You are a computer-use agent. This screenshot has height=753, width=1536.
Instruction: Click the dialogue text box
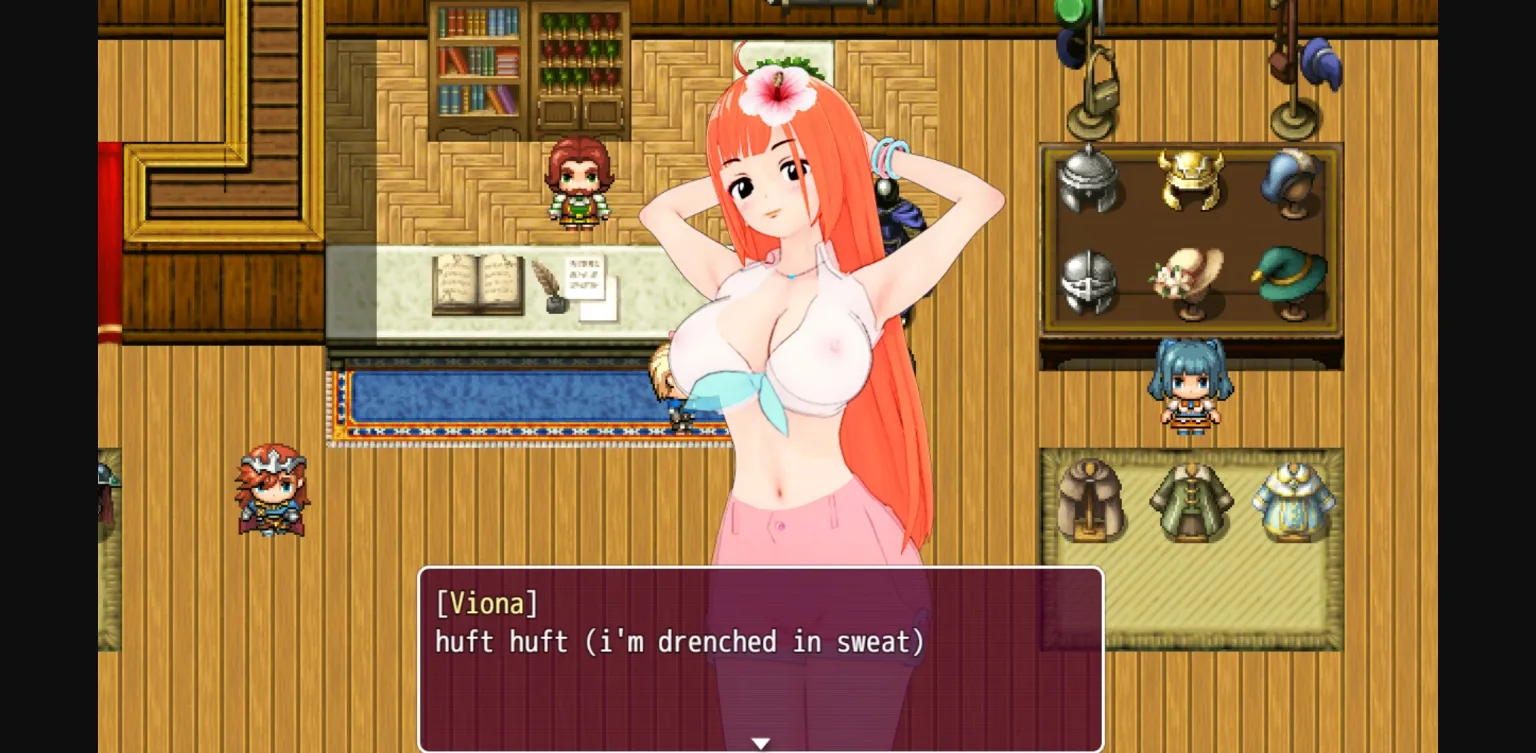click(x=760, y=655)
